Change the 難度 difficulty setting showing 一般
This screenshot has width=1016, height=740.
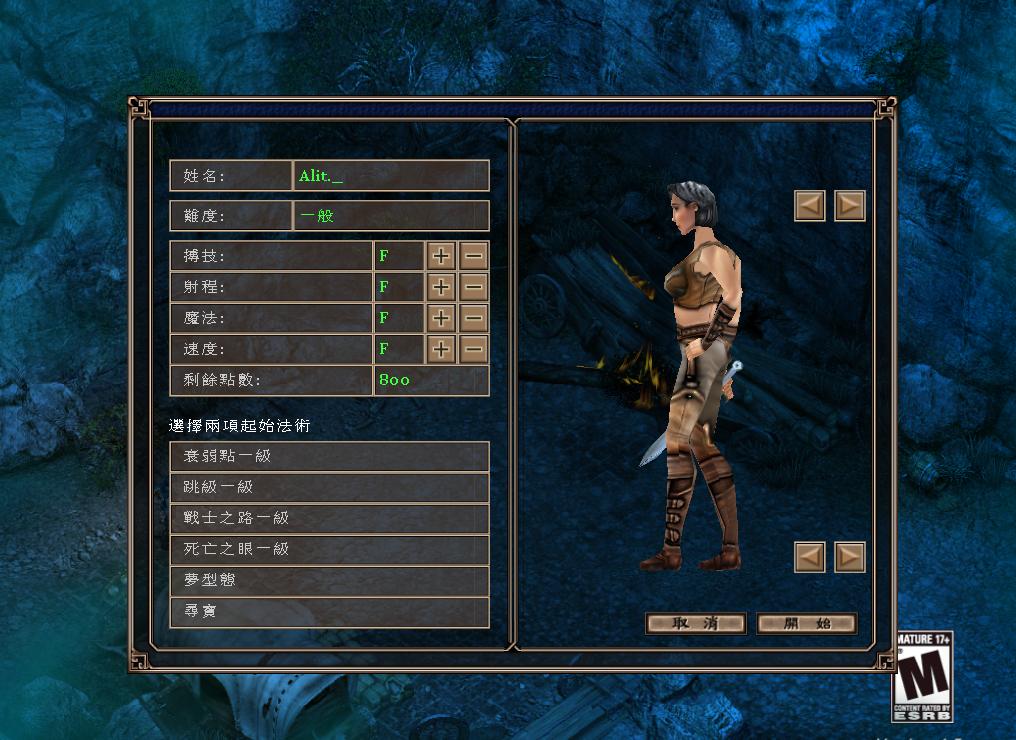[391, 216]
